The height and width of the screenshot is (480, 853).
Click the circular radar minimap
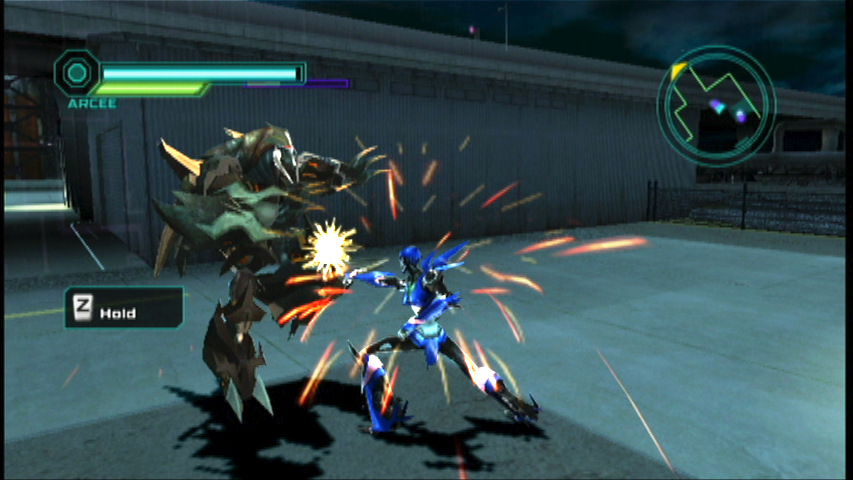[716, 103]
